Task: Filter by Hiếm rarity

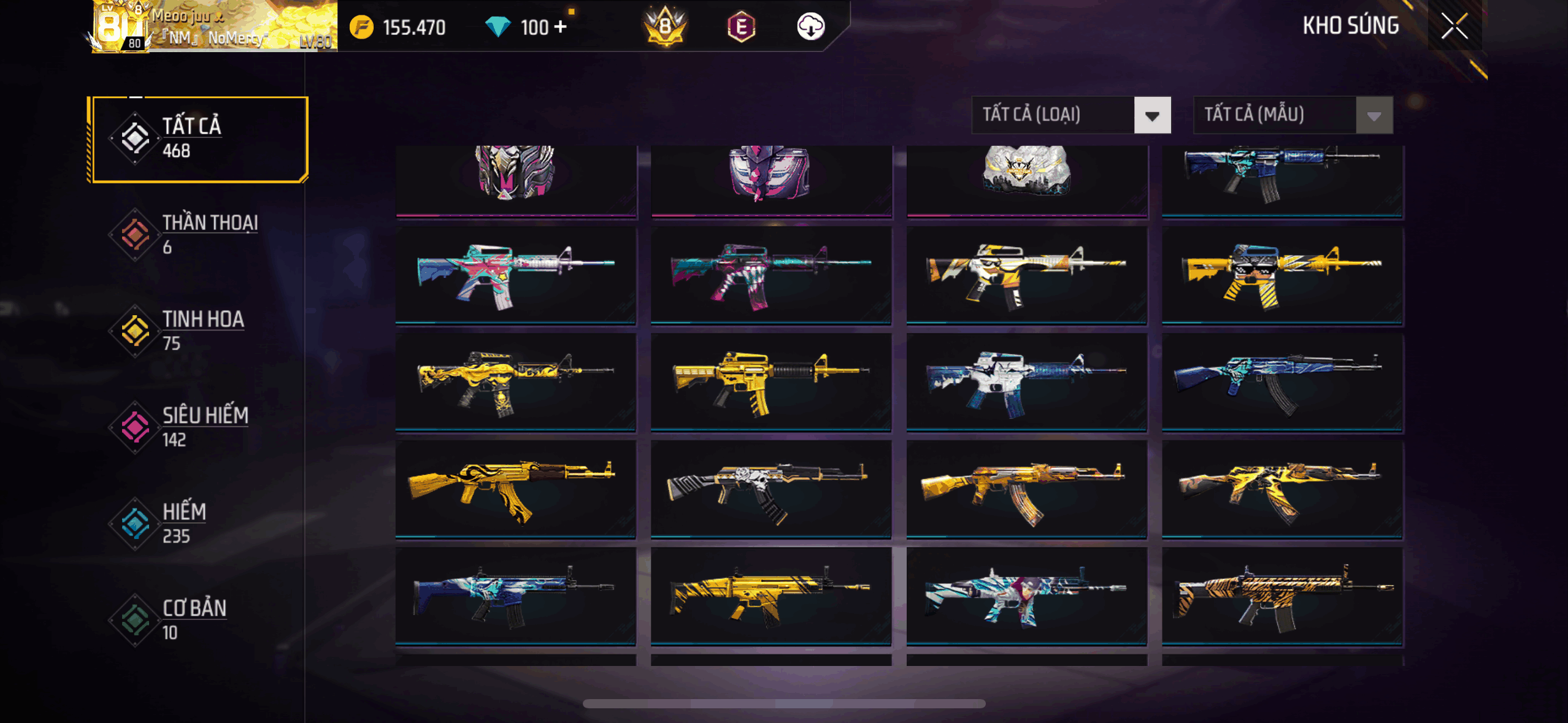Action: pos(198,523)
